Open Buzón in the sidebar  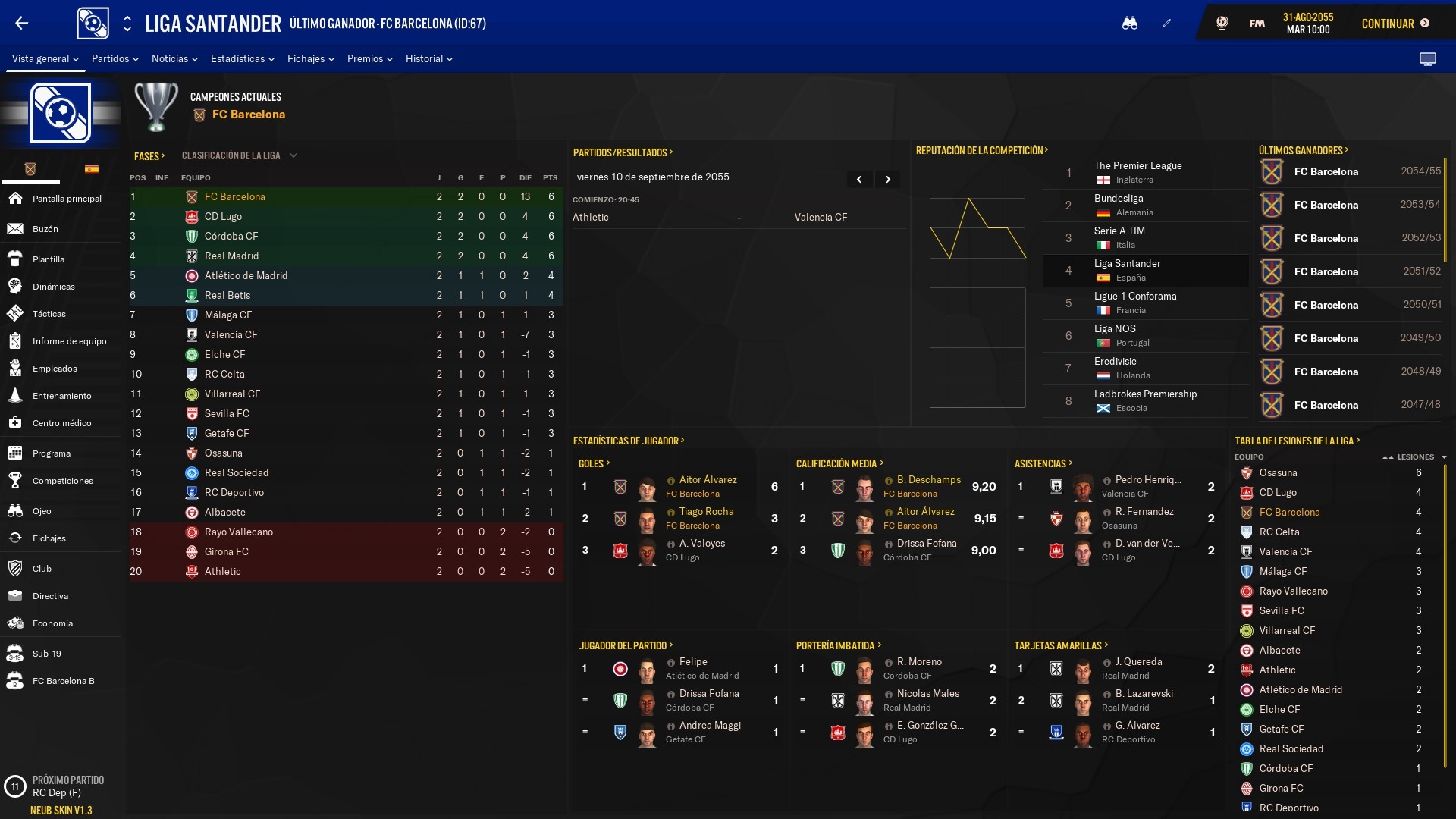click(x=45, y=229)
